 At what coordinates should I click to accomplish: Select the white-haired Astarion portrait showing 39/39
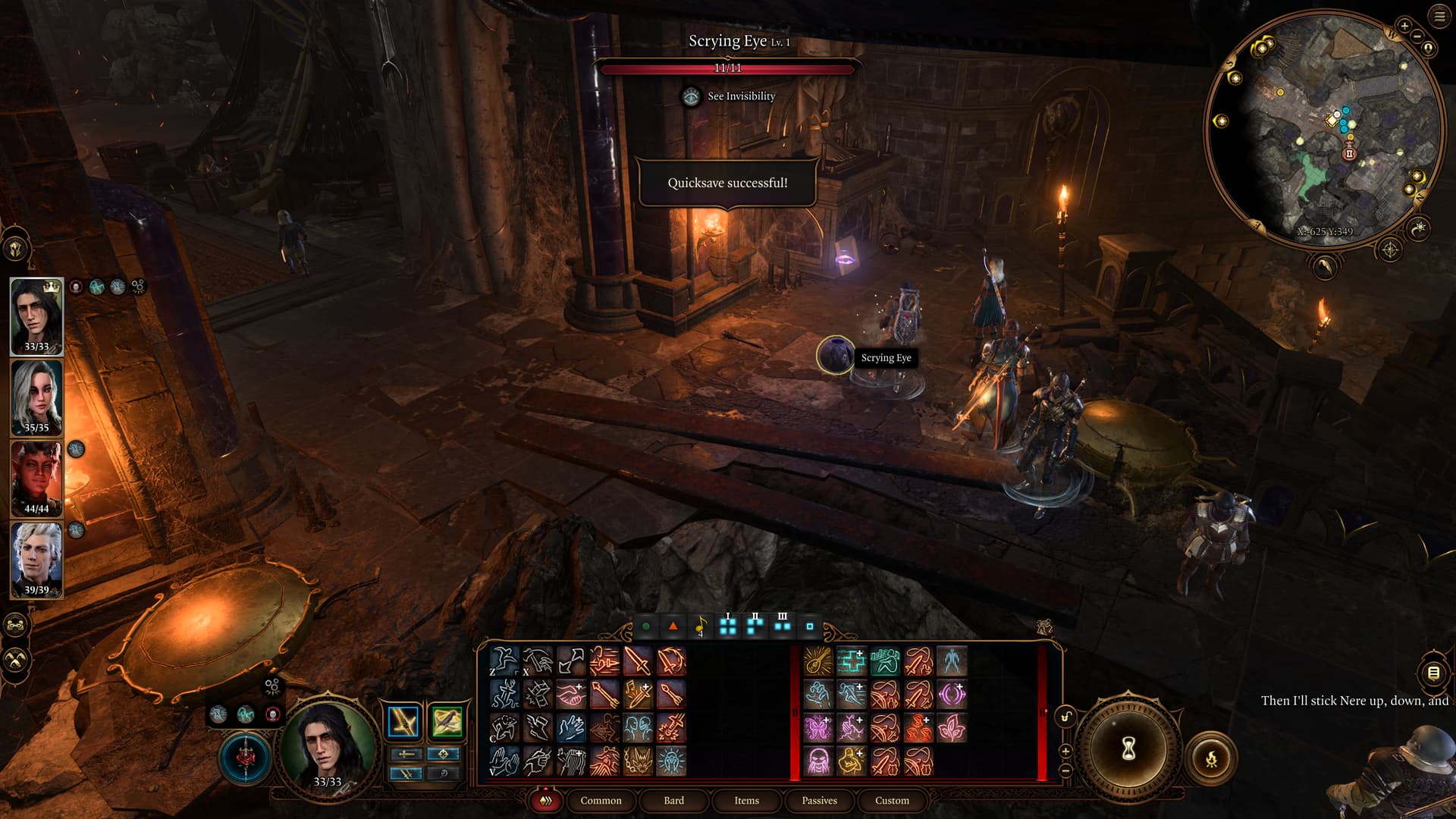[36, 560]
